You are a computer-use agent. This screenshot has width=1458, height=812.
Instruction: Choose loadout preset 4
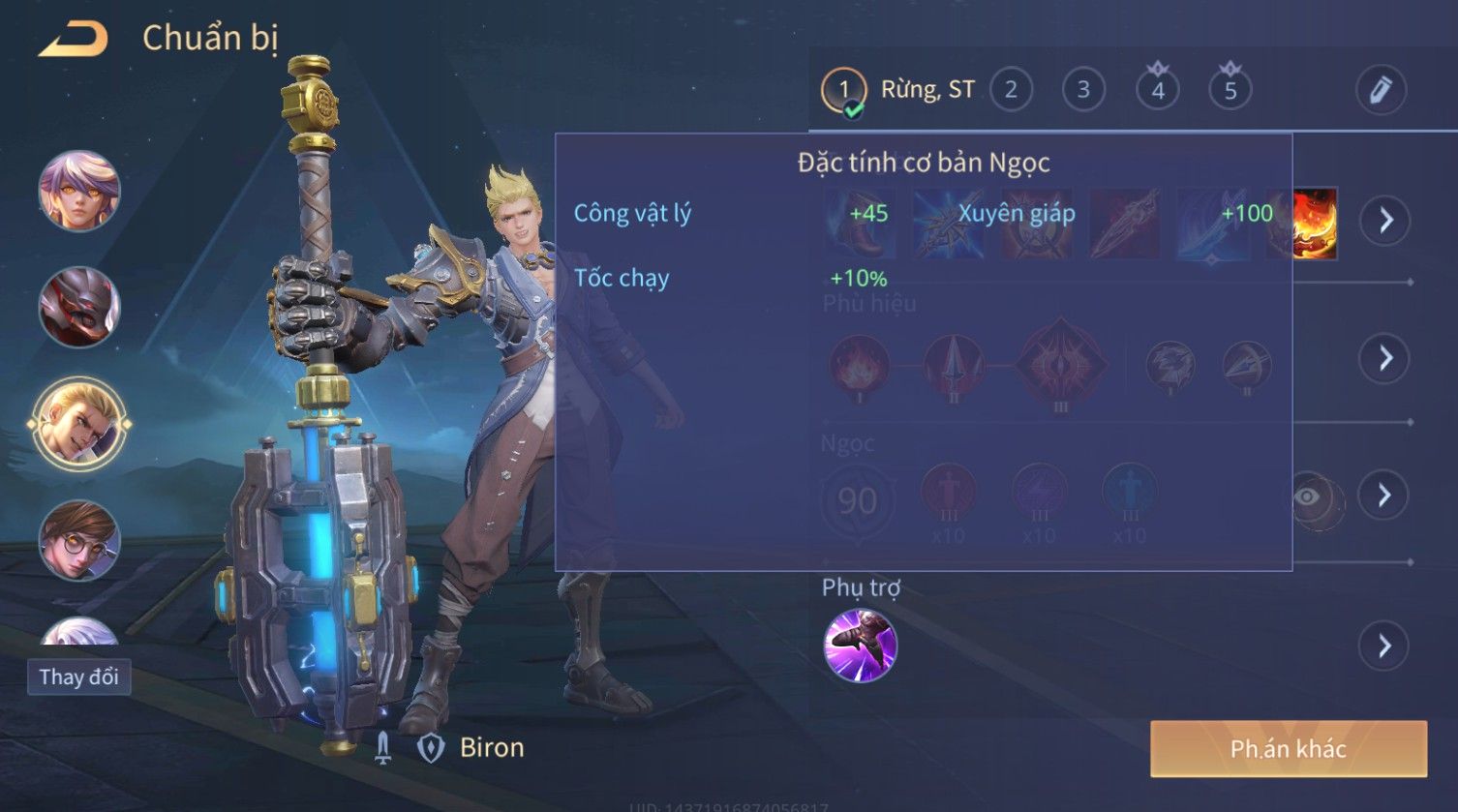click(x=1157, y=91)
